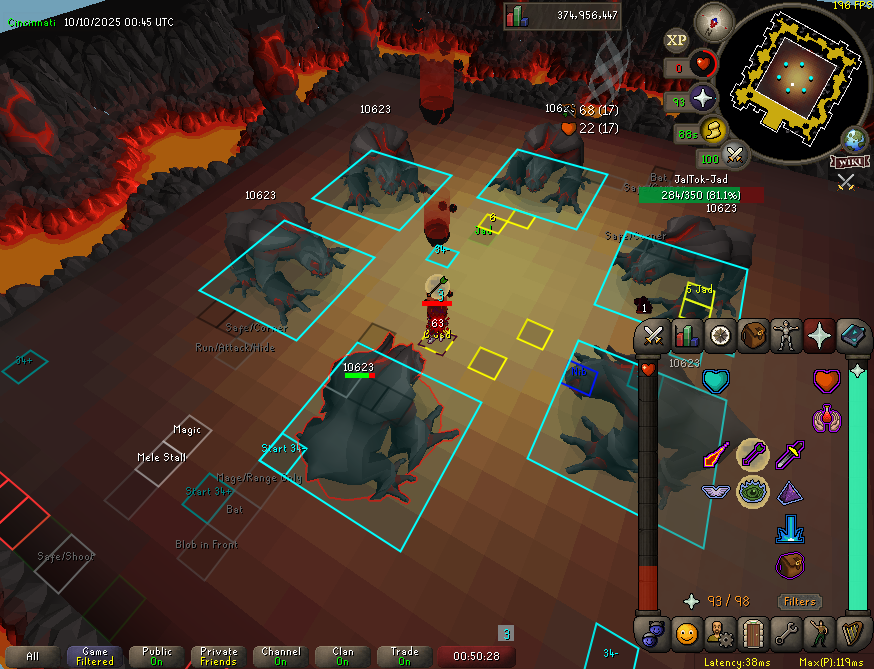Open the Combat Options tab
Screen dimensions: 874x669
pos(654,336)
